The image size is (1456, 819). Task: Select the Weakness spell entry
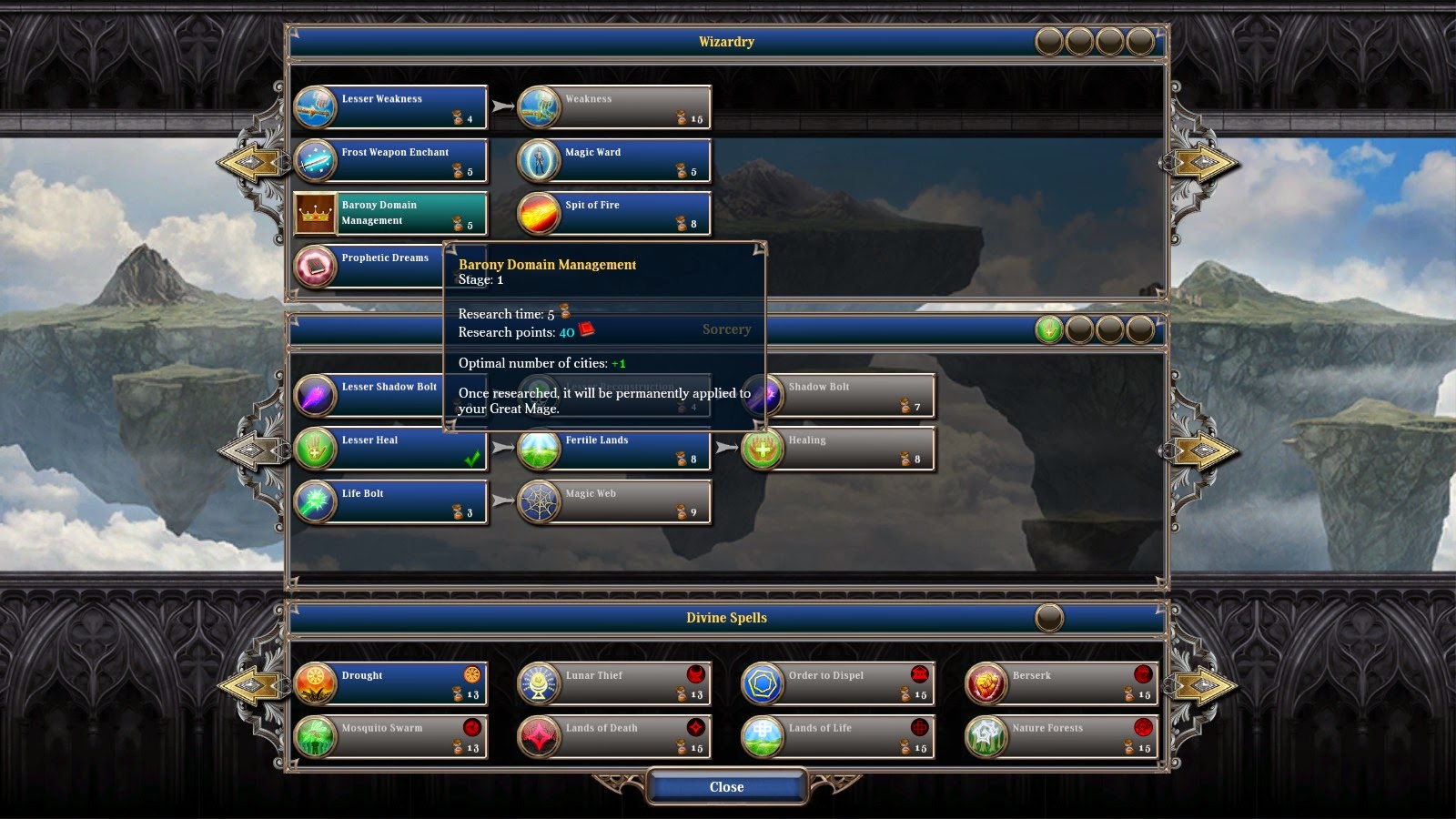point(614,107)
